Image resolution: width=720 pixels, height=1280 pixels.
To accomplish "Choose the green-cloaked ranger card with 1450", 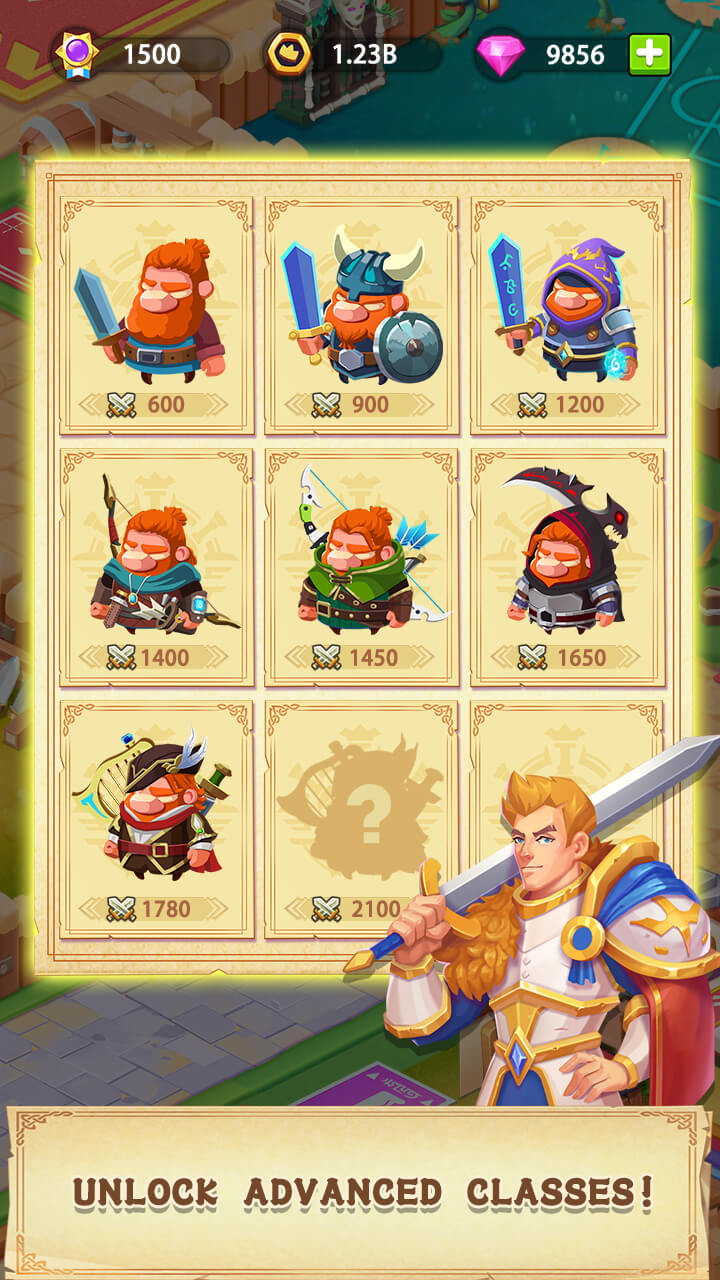I will pyautogui.click(x=362, y=567).
